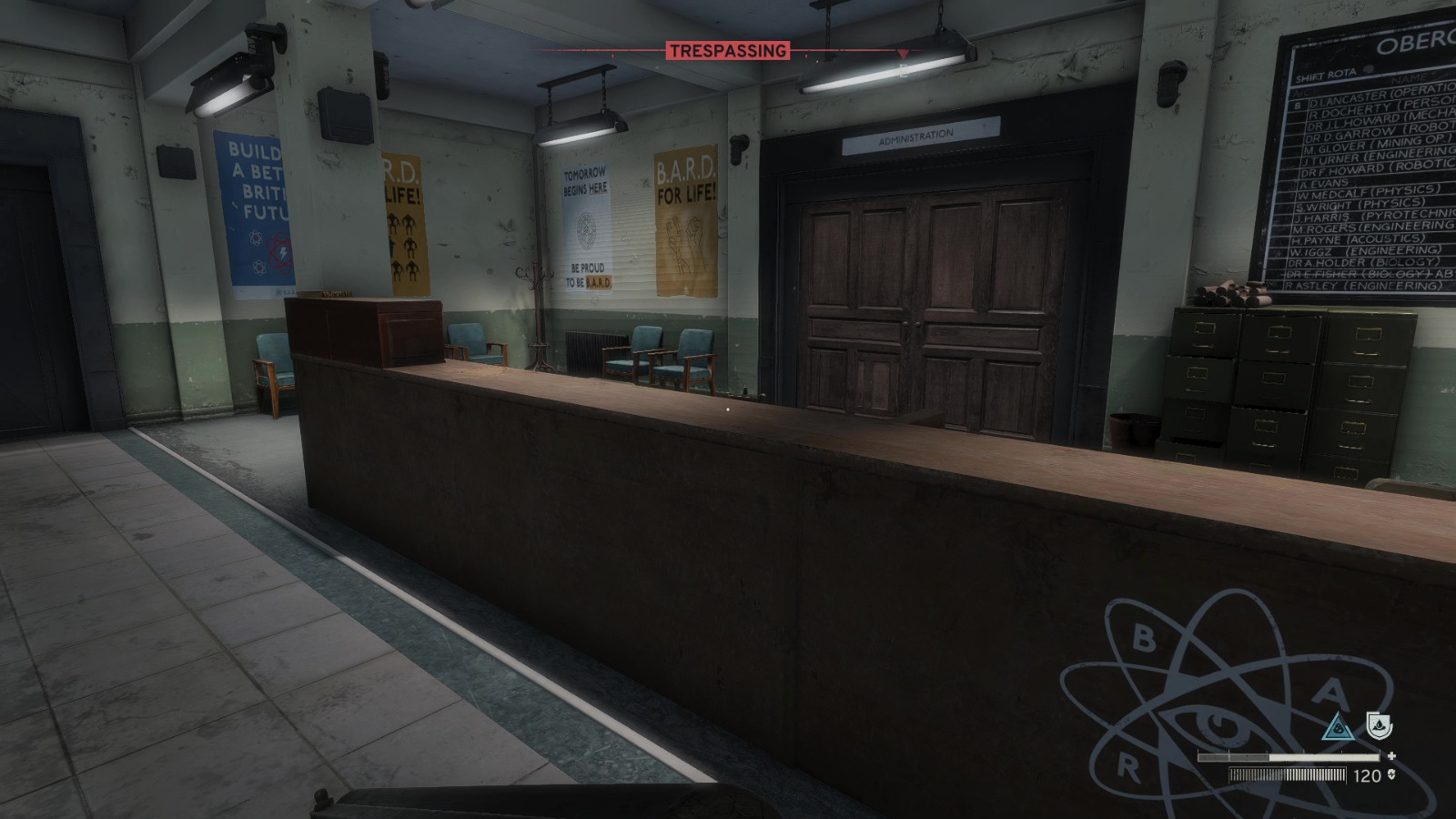Screen dimensions: 1456x819
Task: Select the blue triangle skill indicator icon
Action: point(1338,727)
